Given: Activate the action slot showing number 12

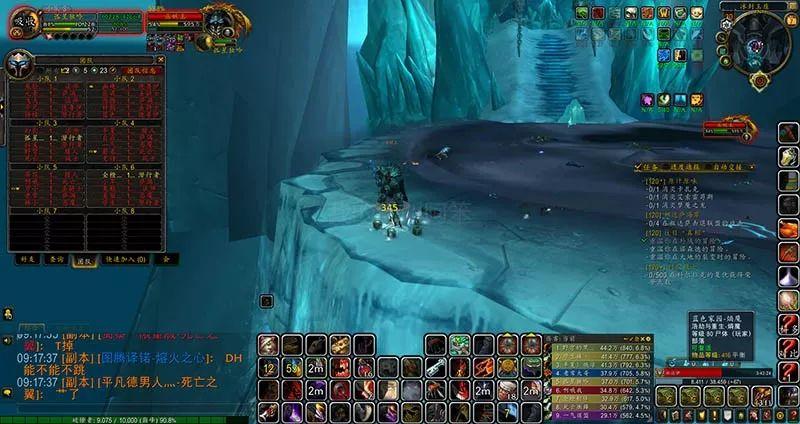Looking at the screenshot, I should point(267,366).
